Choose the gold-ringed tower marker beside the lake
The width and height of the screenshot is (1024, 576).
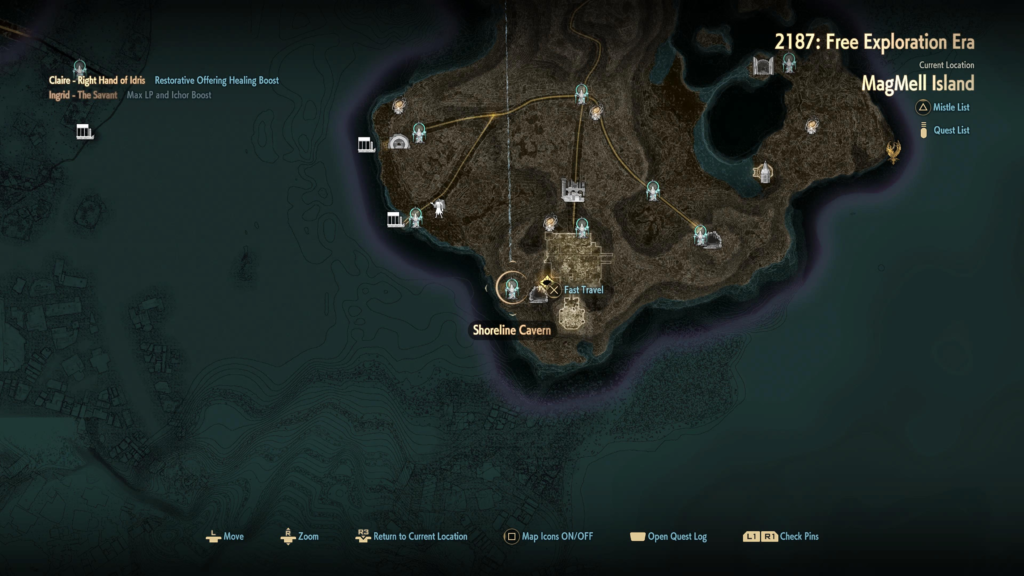click(x=763, y=172)
